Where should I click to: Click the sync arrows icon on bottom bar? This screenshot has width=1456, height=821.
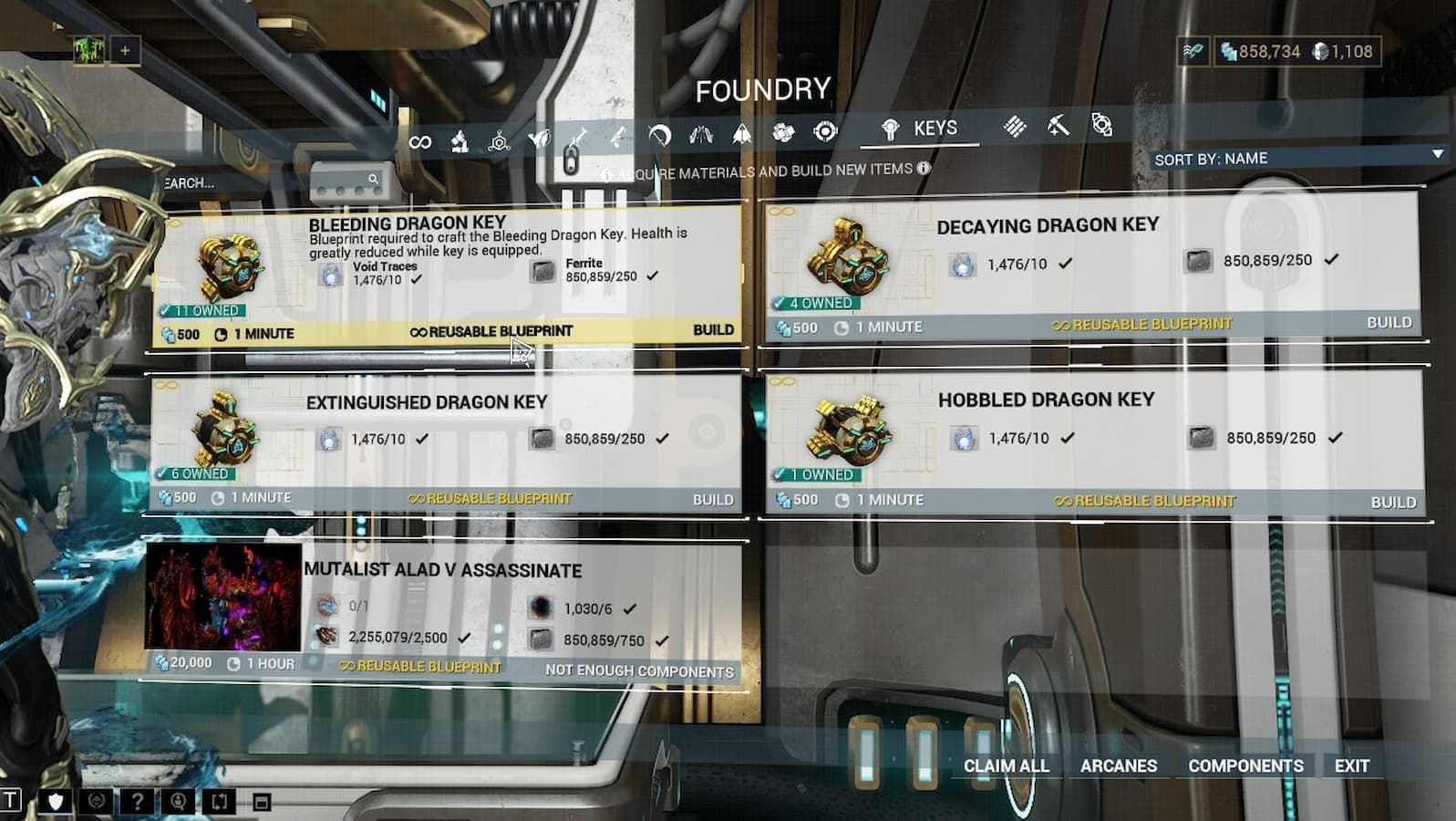click(x=219, y=801)
